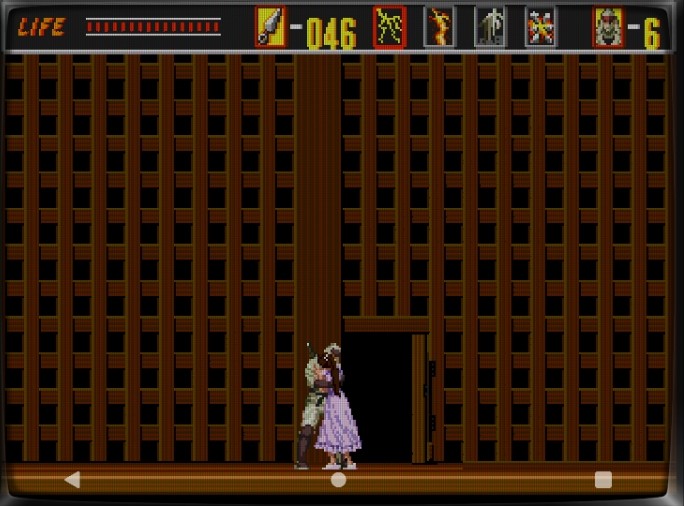Open recent apps with the square button
684x506 pixels.
(603, 480)
